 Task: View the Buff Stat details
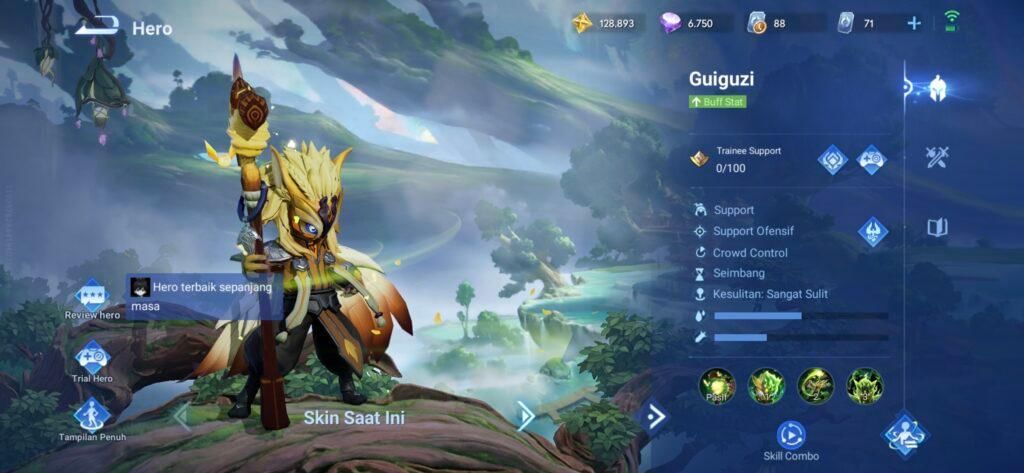coord(718,102)
